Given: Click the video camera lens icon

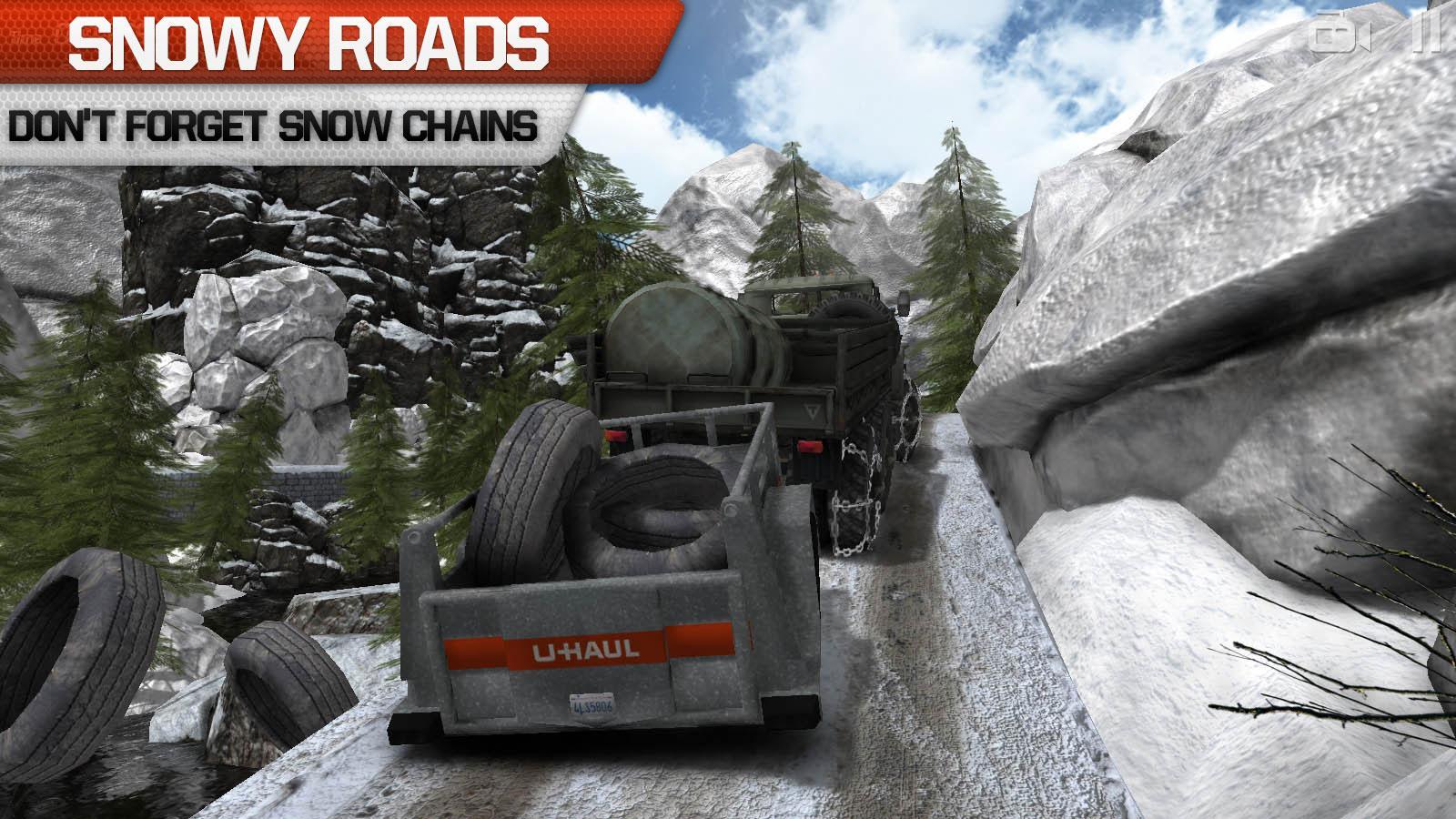Looking at the screenshot, I should (1324, 36).
